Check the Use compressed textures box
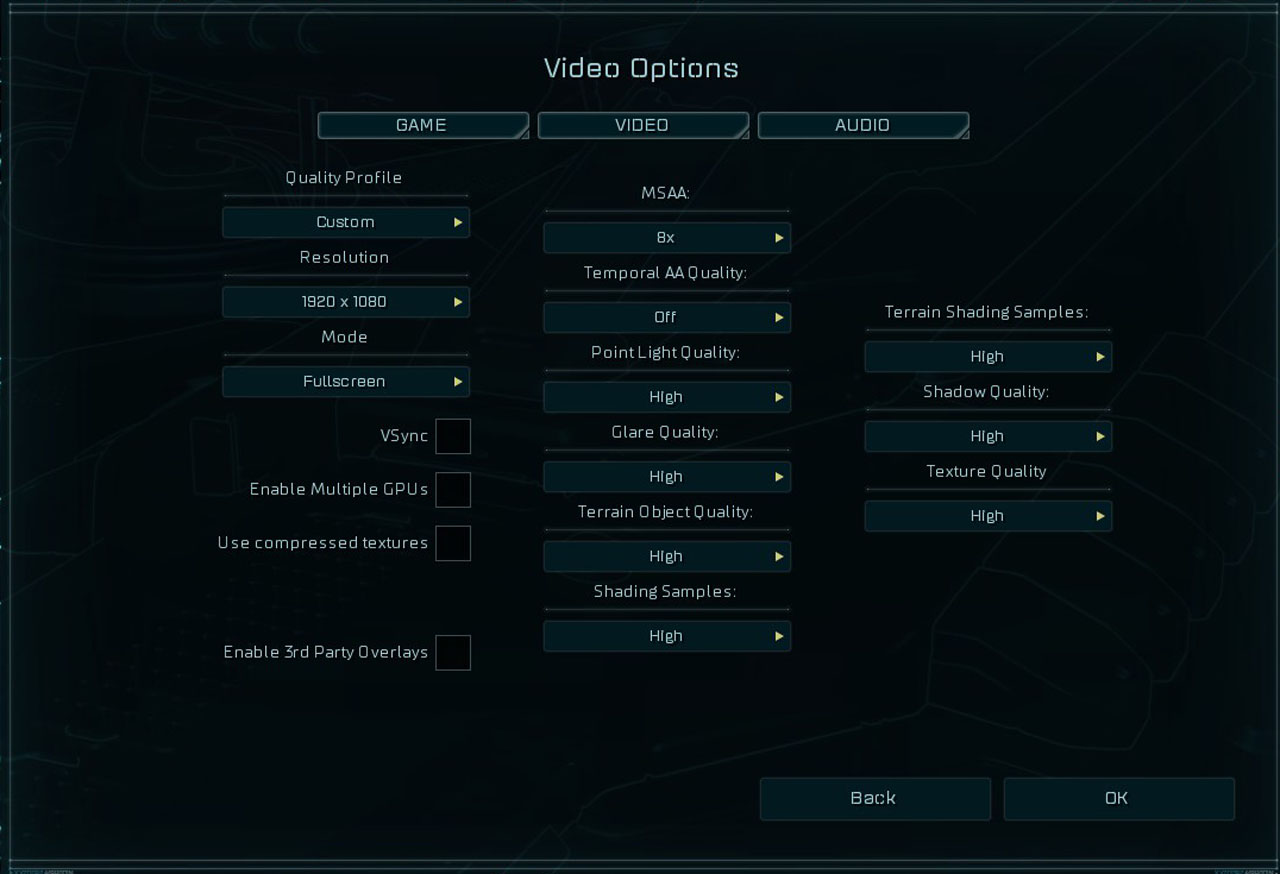 [453, 543]
